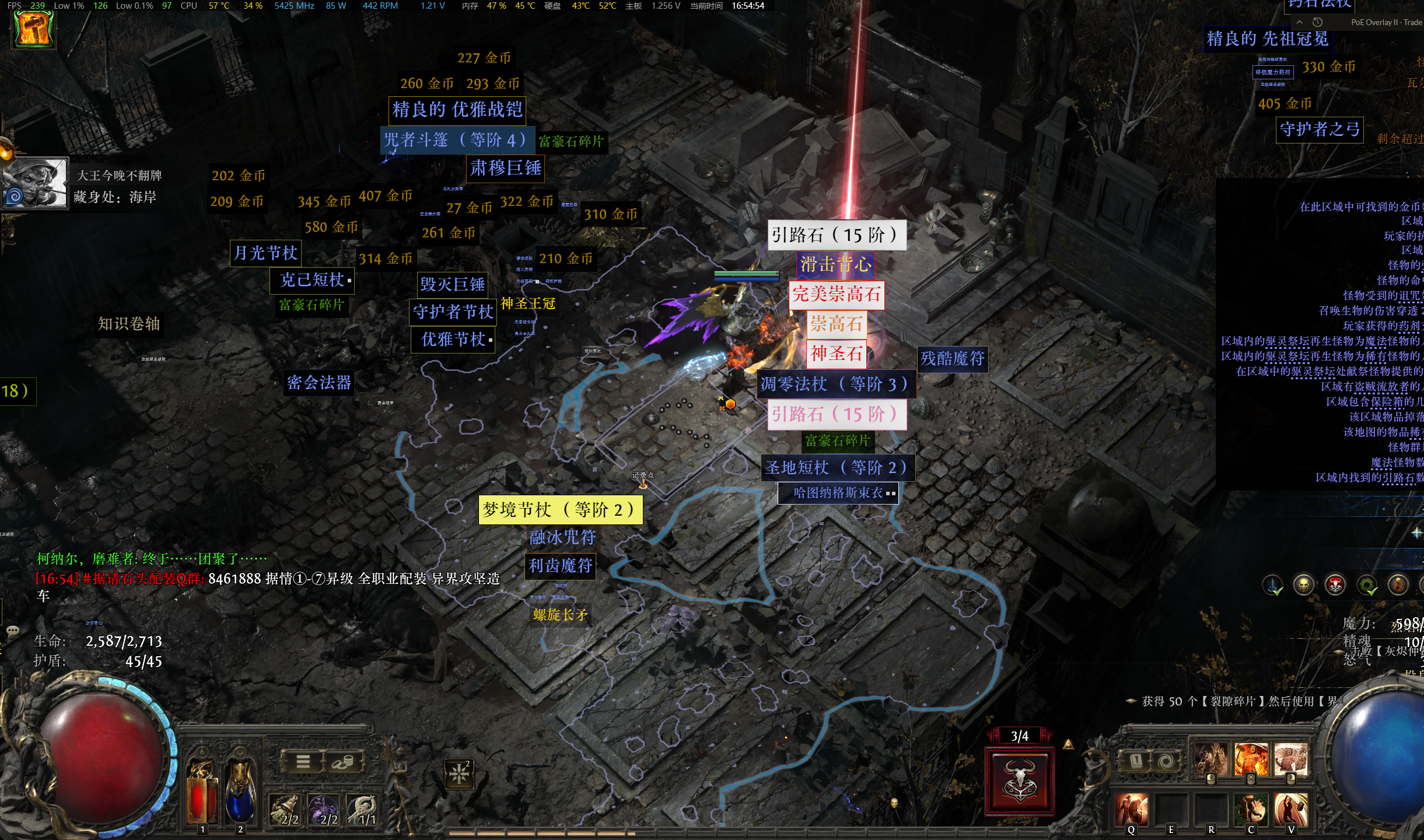The image size is (1424, 840).
Task: Open the menu button with three bars
Action: (x=303, y=761)
